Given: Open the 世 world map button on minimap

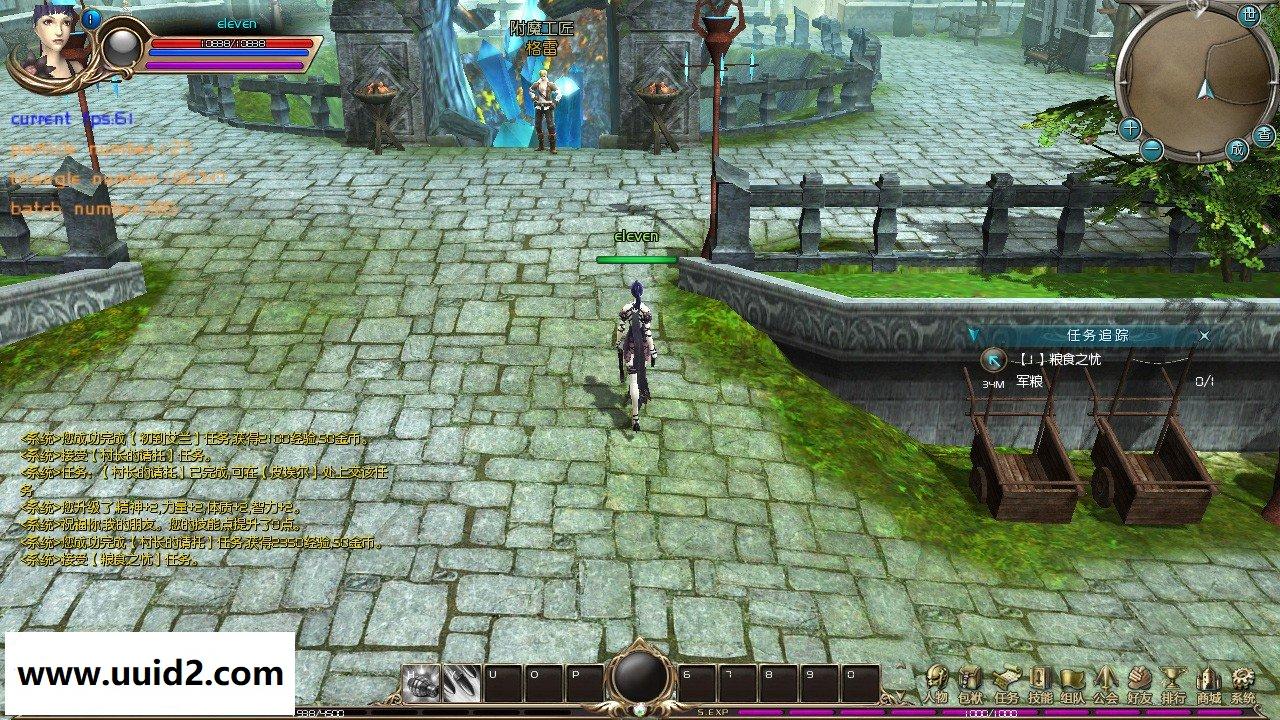Looking at the screenshot, I should (x=1249, y=14).
